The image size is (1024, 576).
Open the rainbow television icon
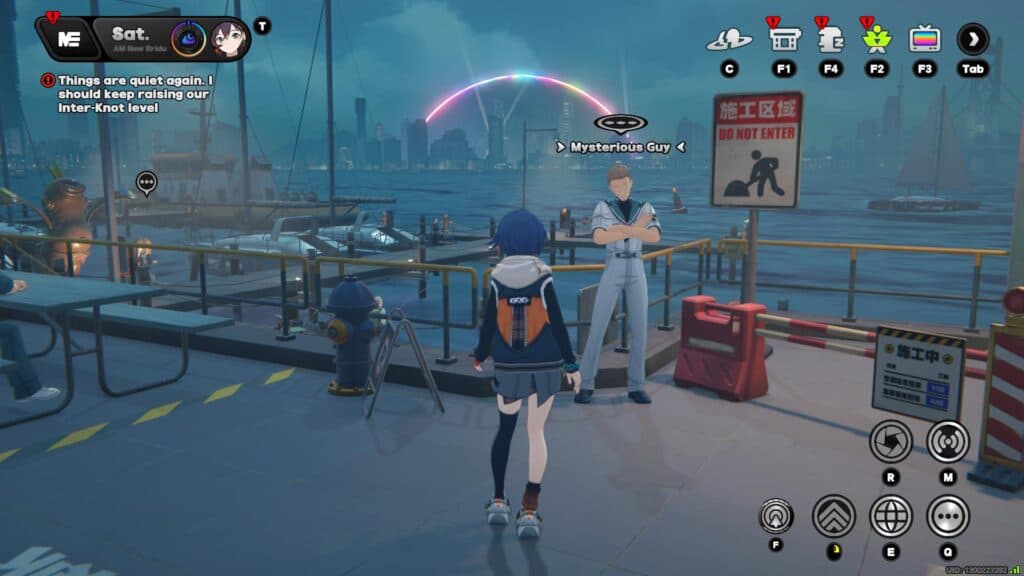click(924, 40)
